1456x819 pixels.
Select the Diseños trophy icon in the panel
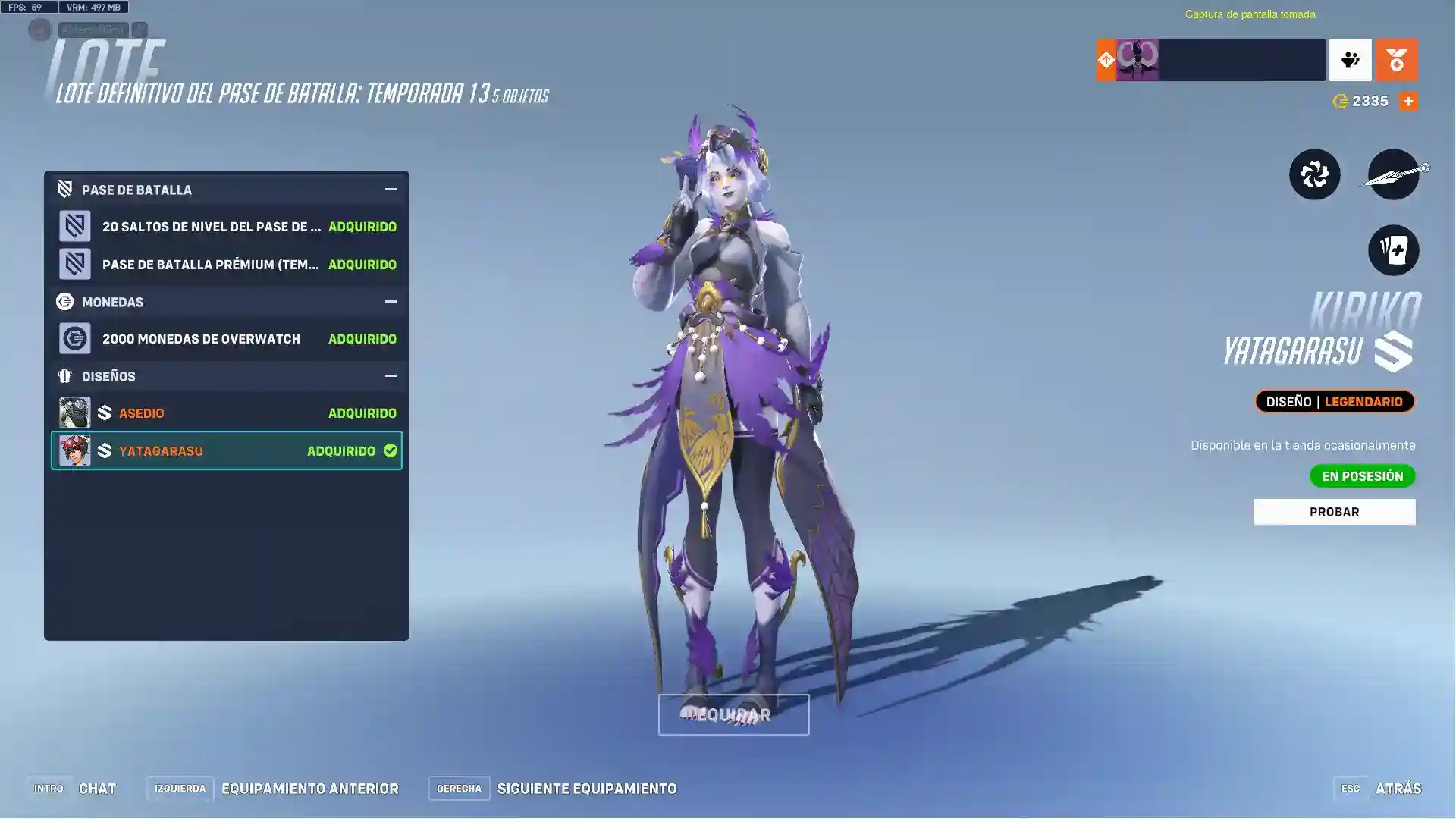(64, 375)
